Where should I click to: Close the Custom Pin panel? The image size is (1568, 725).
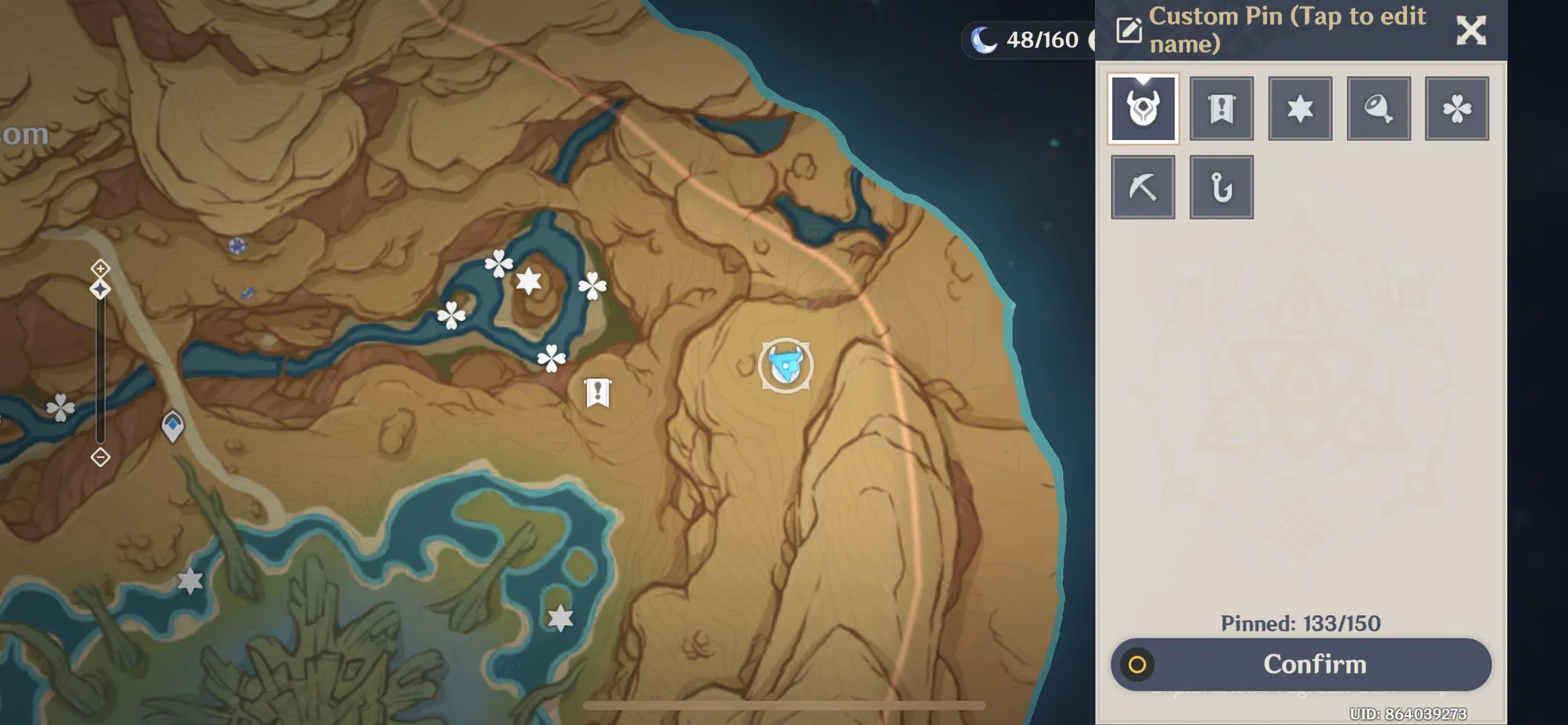1472,30
